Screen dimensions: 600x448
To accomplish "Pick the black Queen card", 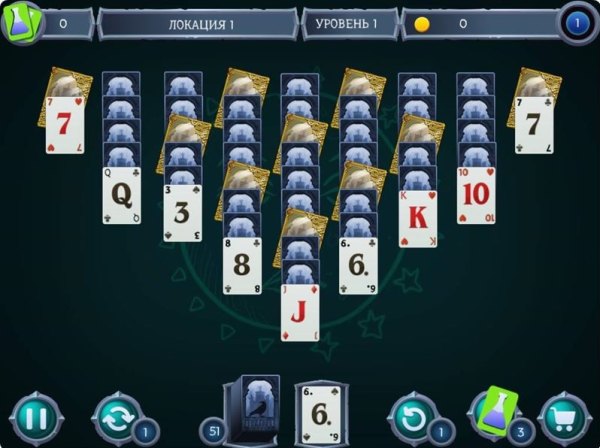I will pyautogui.click(x=121, y=196).
